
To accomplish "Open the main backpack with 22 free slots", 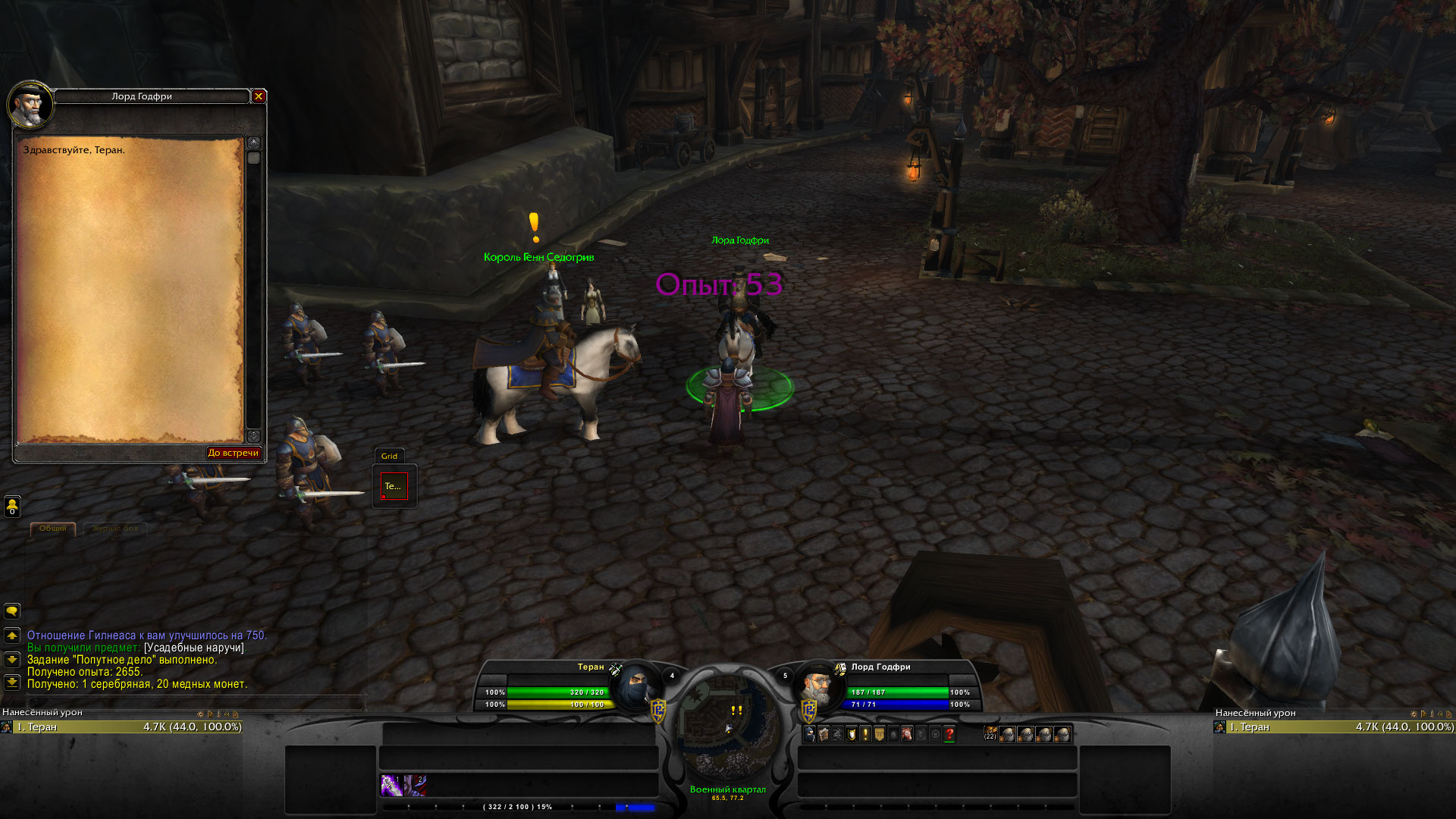I will coord(991,734).
